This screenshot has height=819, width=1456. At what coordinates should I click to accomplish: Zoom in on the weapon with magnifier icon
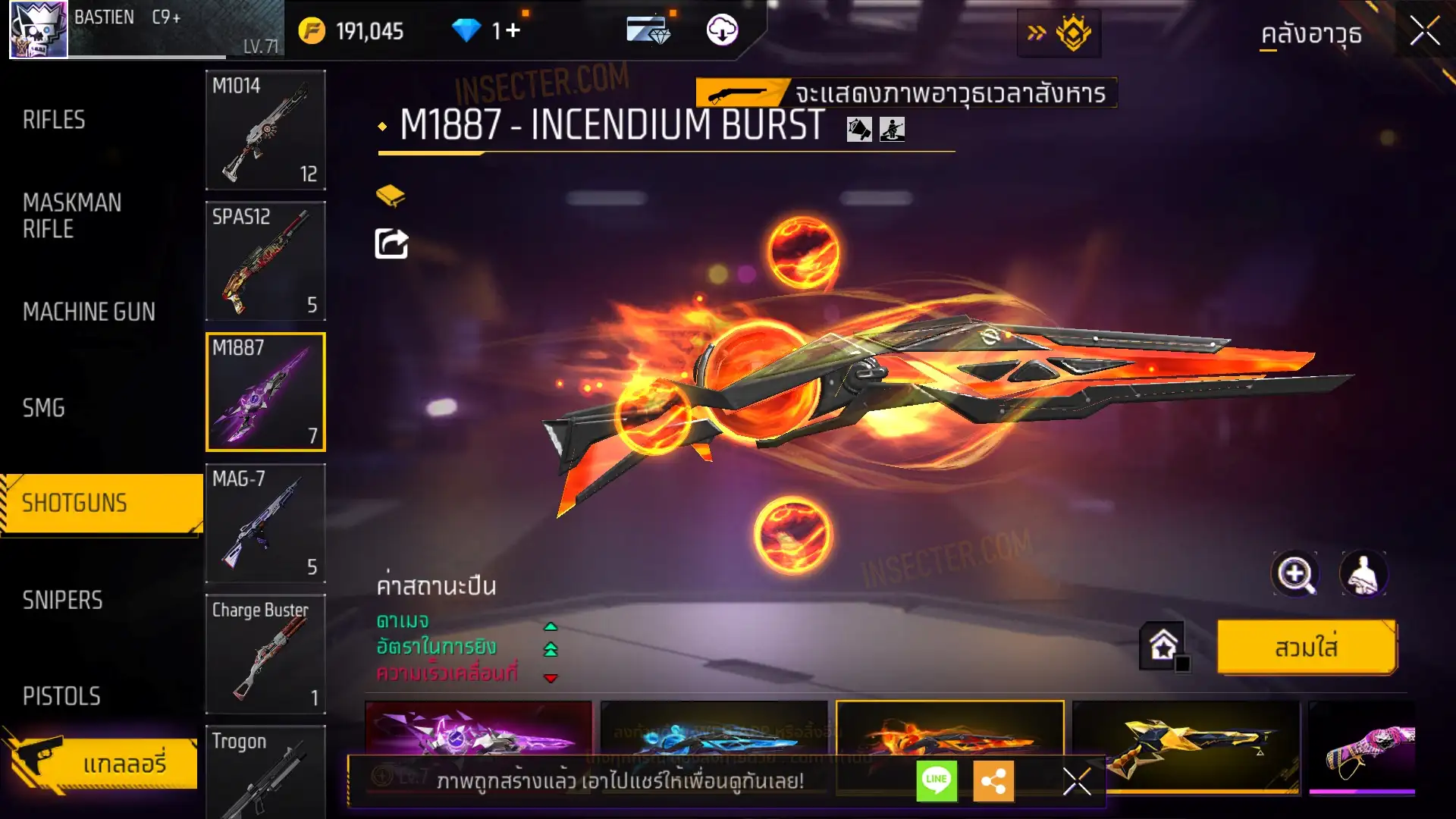[x=1294, y=574]
